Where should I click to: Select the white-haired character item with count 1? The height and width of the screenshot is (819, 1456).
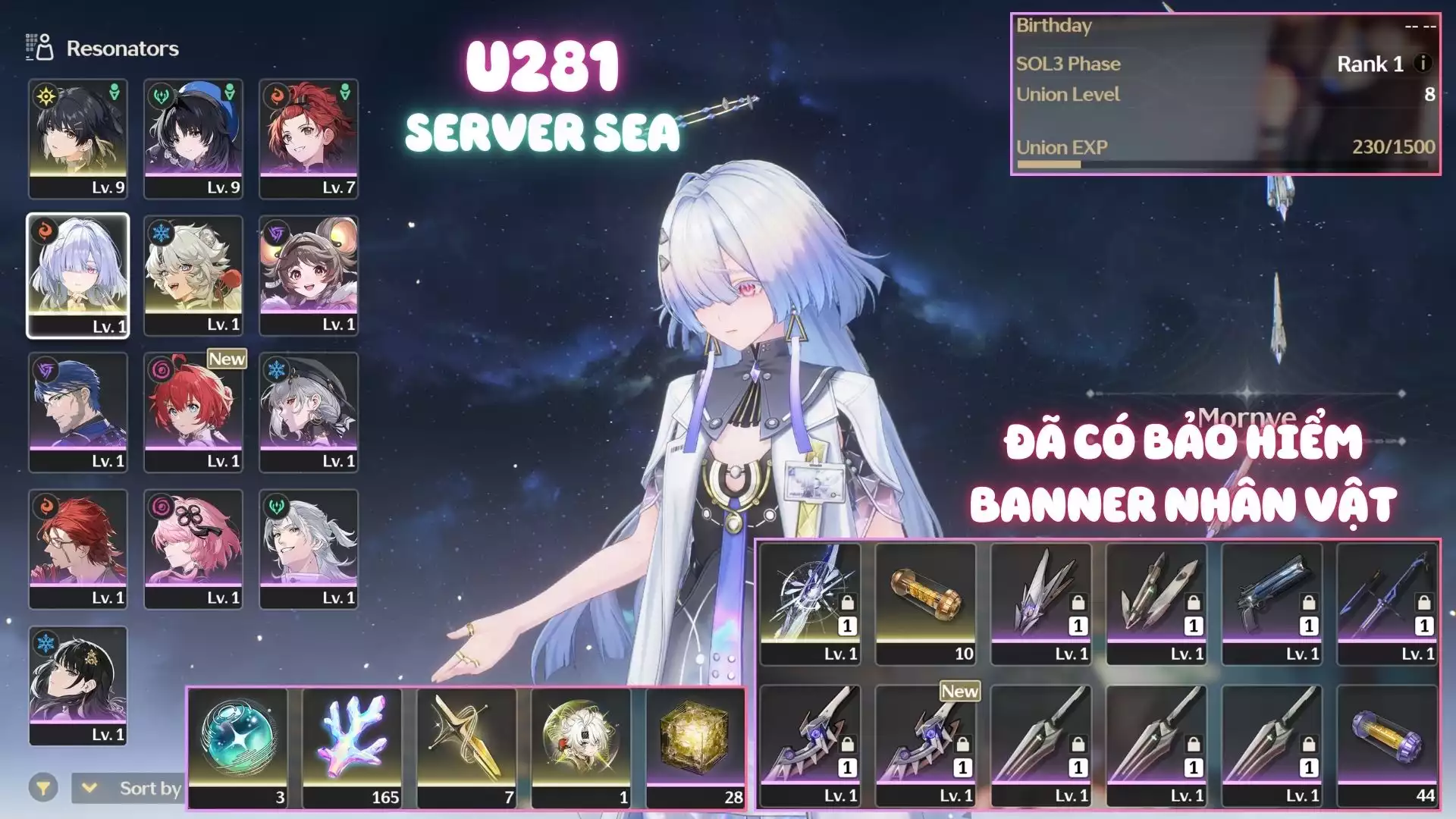[x=581, y=747]
